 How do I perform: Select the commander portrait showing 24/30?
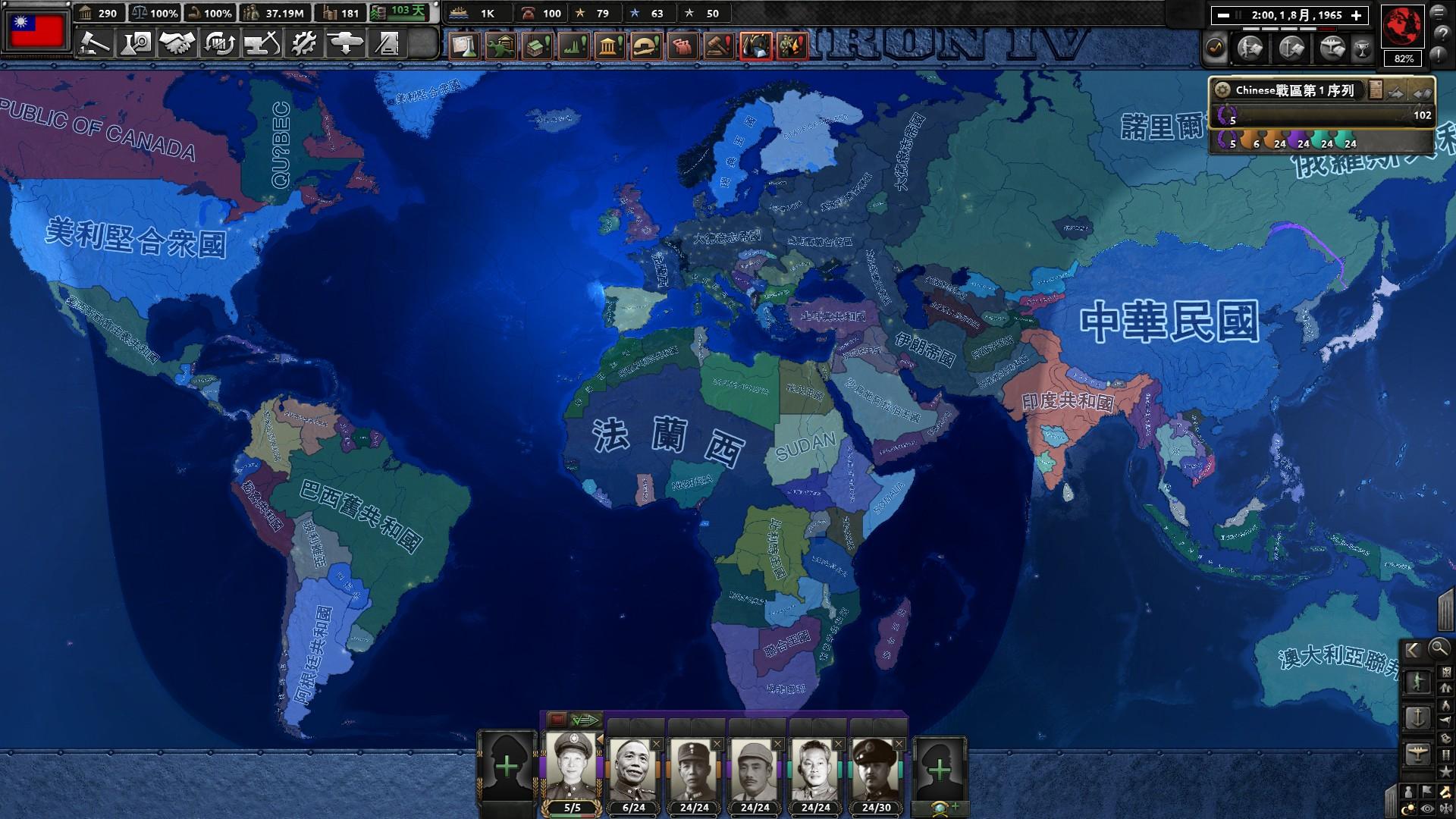(875, 766)
